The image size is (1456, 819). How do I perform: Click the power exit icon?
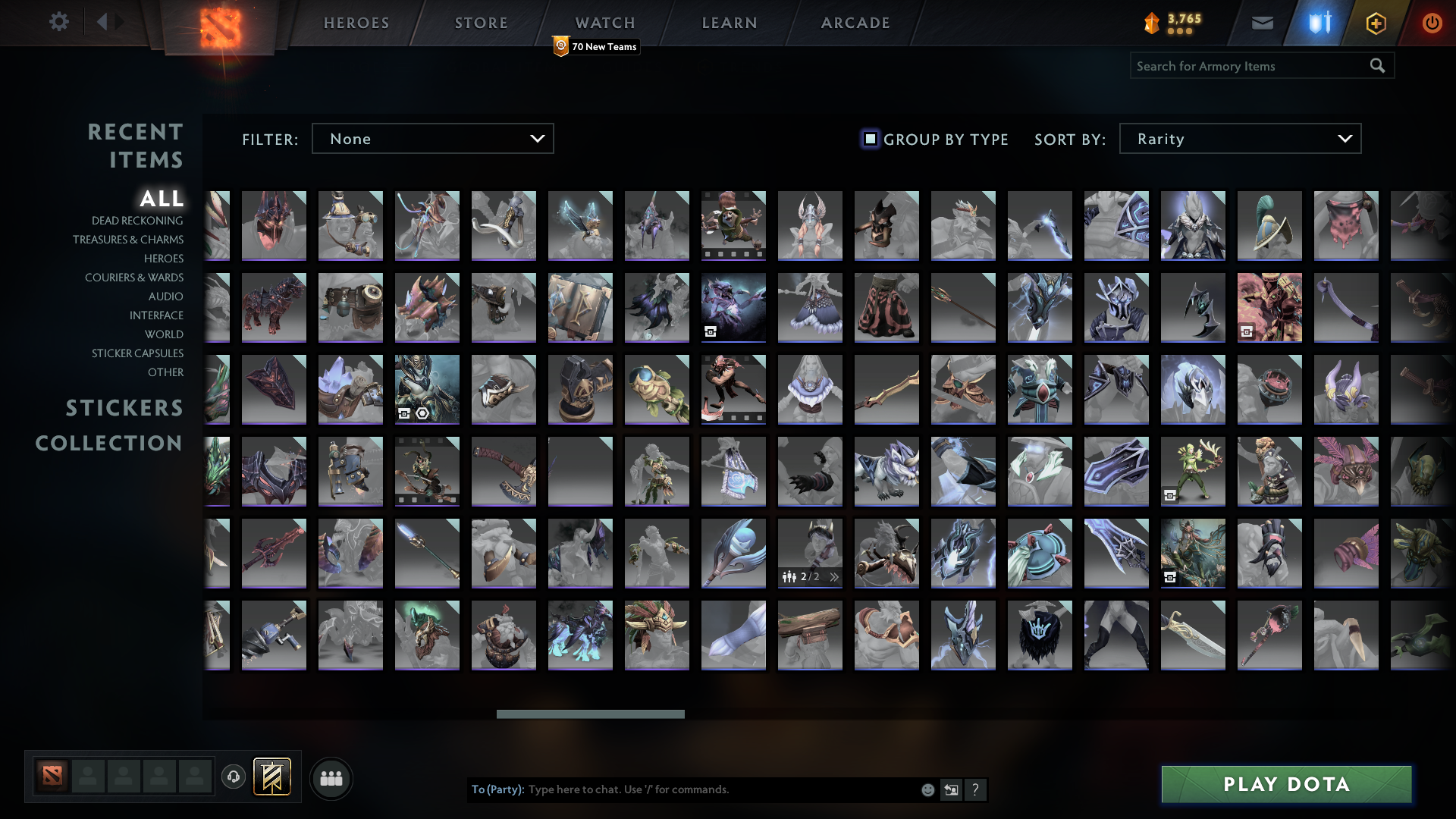pos(1432,23)
